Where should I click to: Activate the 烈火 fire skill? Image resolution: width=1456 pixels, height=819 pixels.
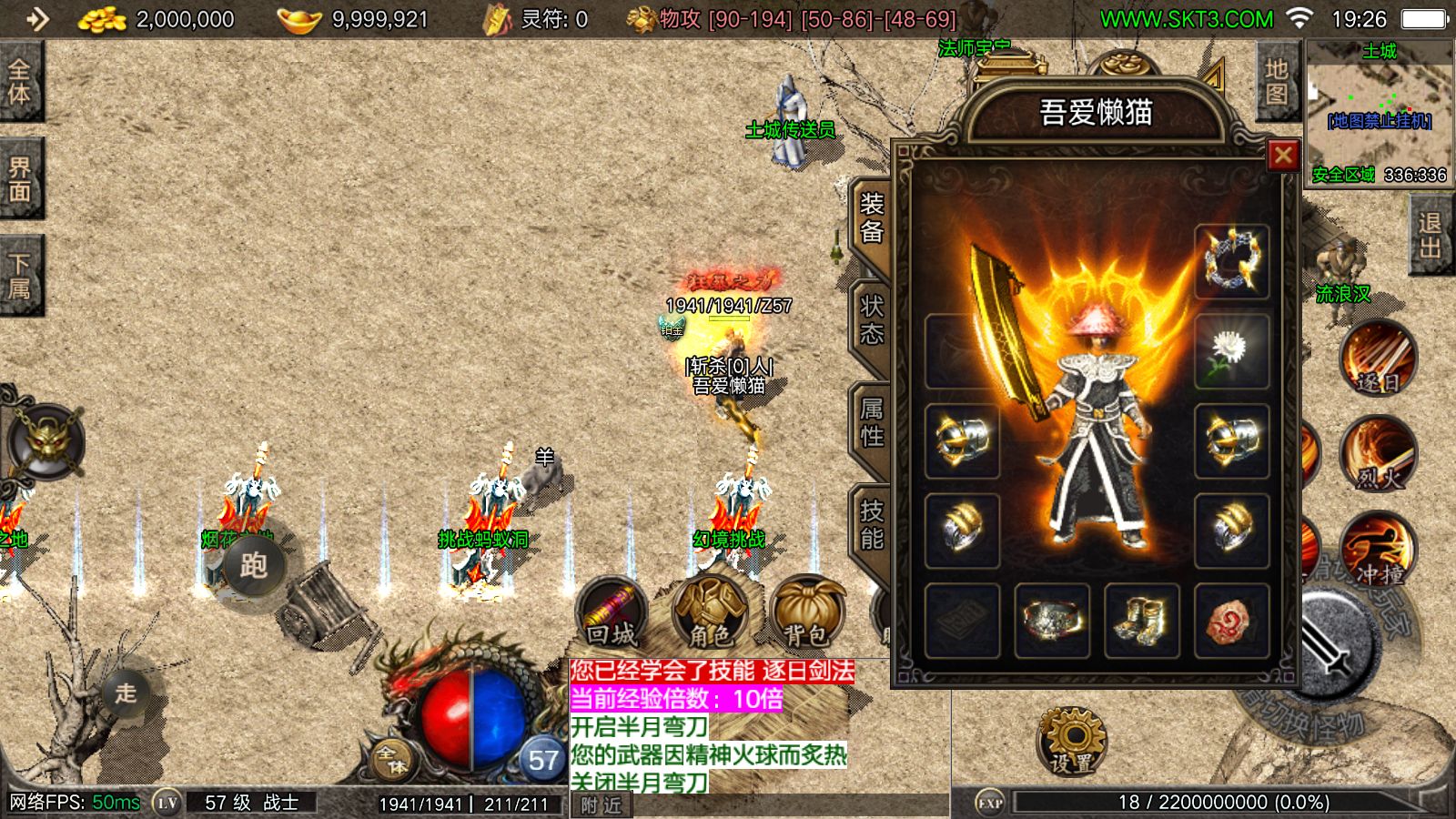pyautogui.click(x=1378, y=455)
